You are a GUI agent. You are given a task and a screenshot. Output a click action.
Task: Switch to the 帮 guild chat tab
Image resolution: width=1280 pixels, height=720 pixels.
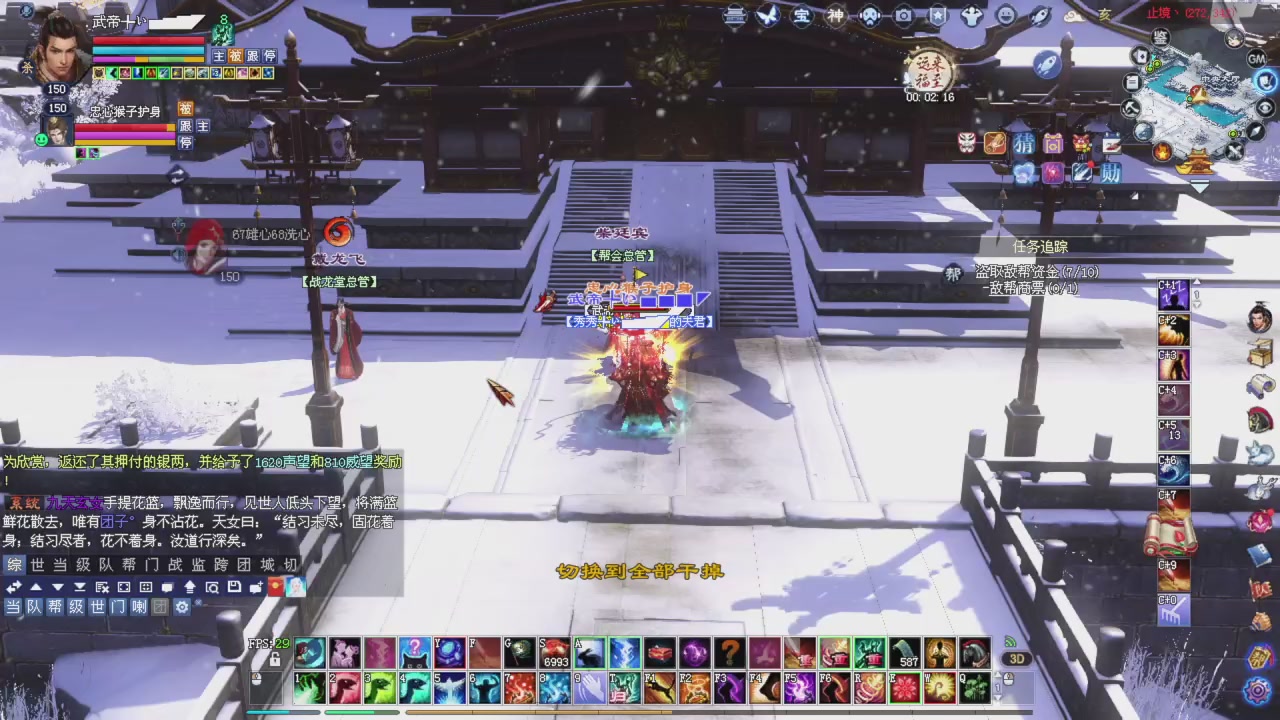tap(128, 565)
